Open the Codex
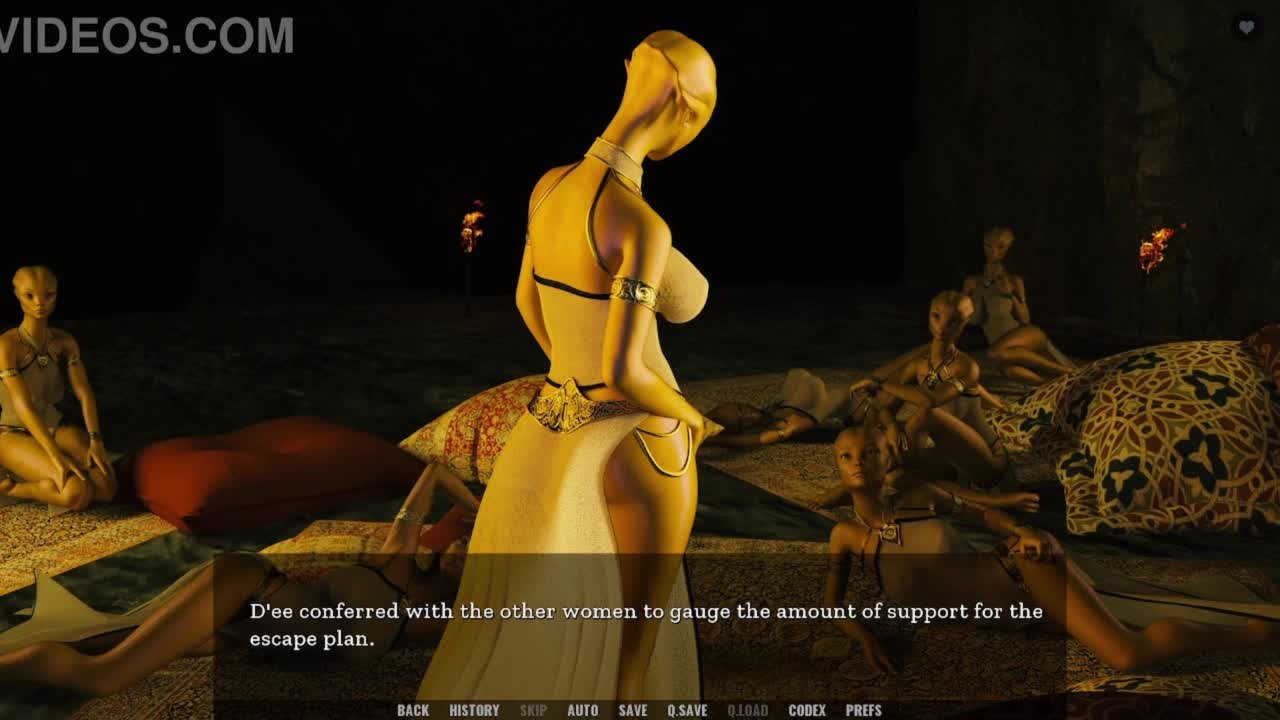The image size is (1280, 720). [807, 710]
